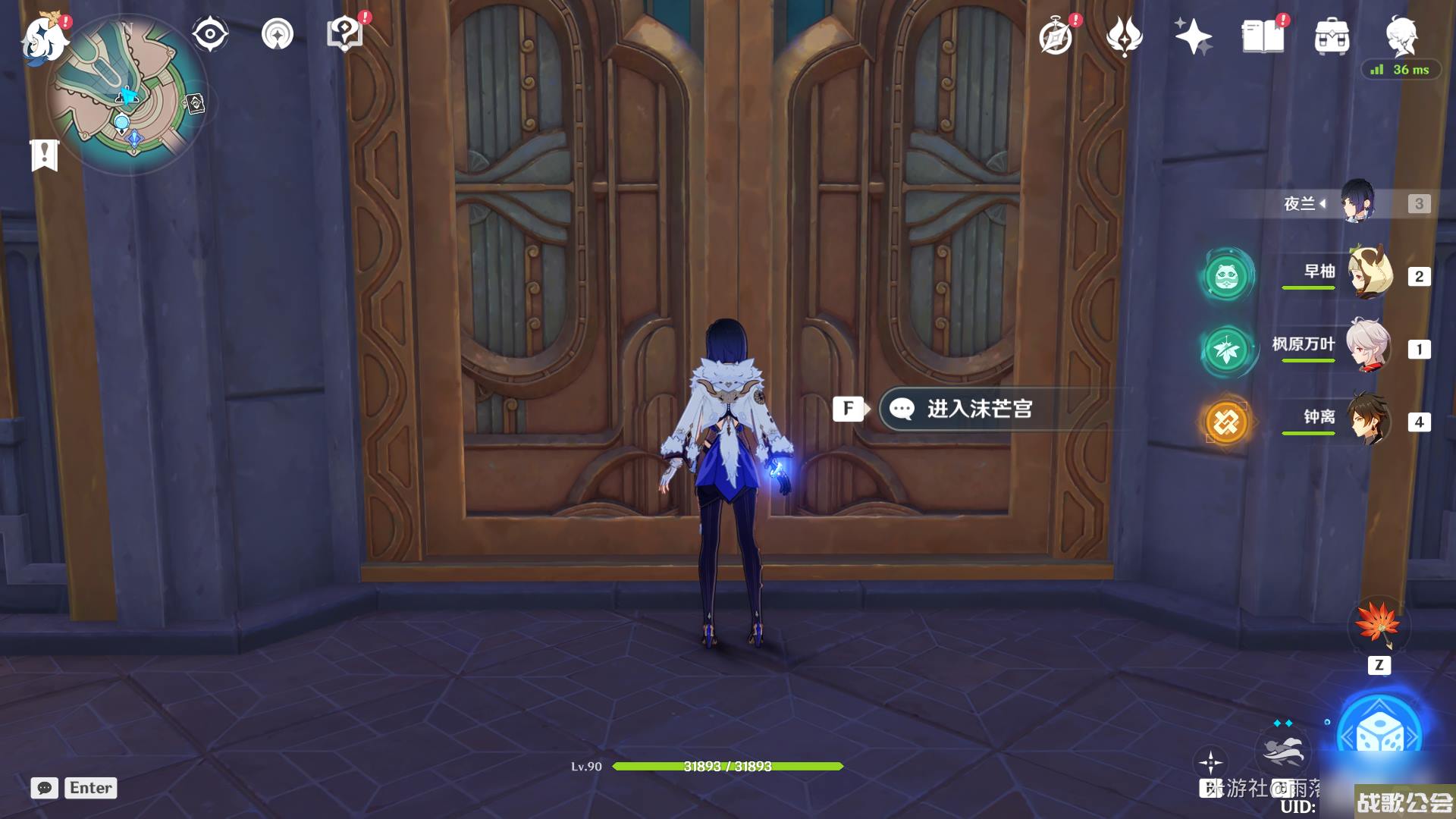The width and height of the screenshot is (1456, 819).
Task: Open the Paimon menu icon
Action: (44, 38)
